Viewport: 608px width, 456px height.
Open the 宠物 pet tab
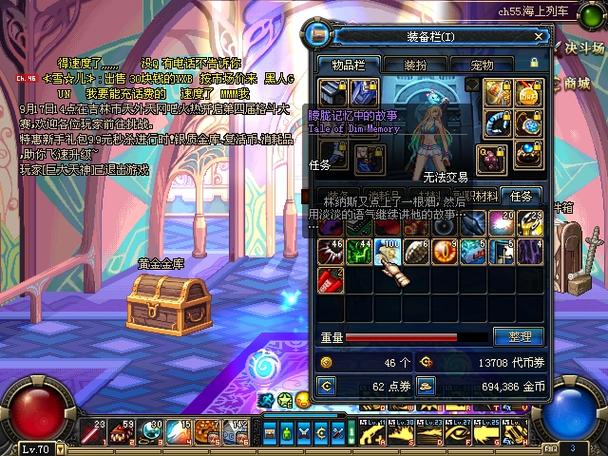tap(483, 64)
